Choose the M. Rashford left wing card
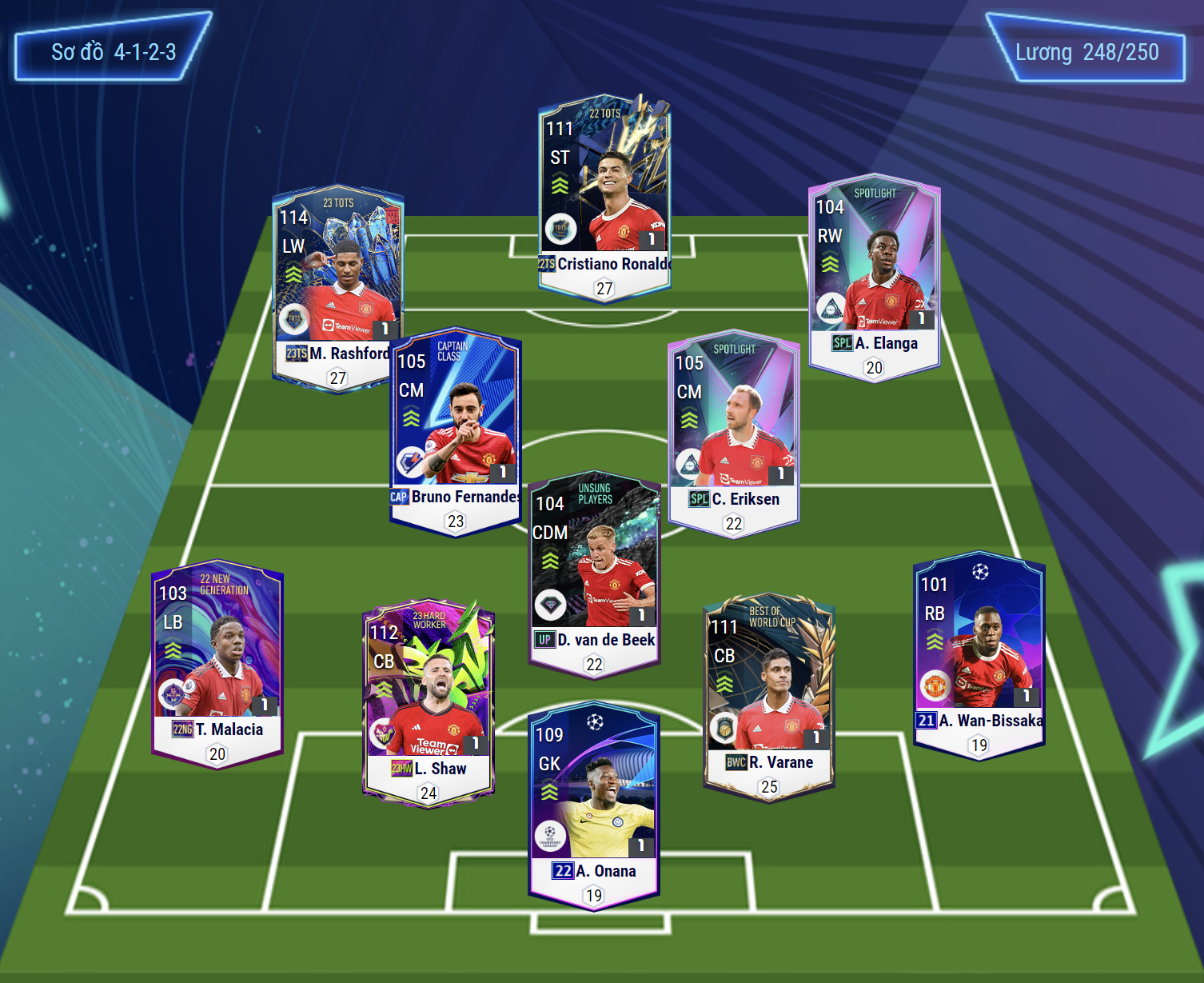Screen dimensions: 1204x983 (x=337, y=288)
